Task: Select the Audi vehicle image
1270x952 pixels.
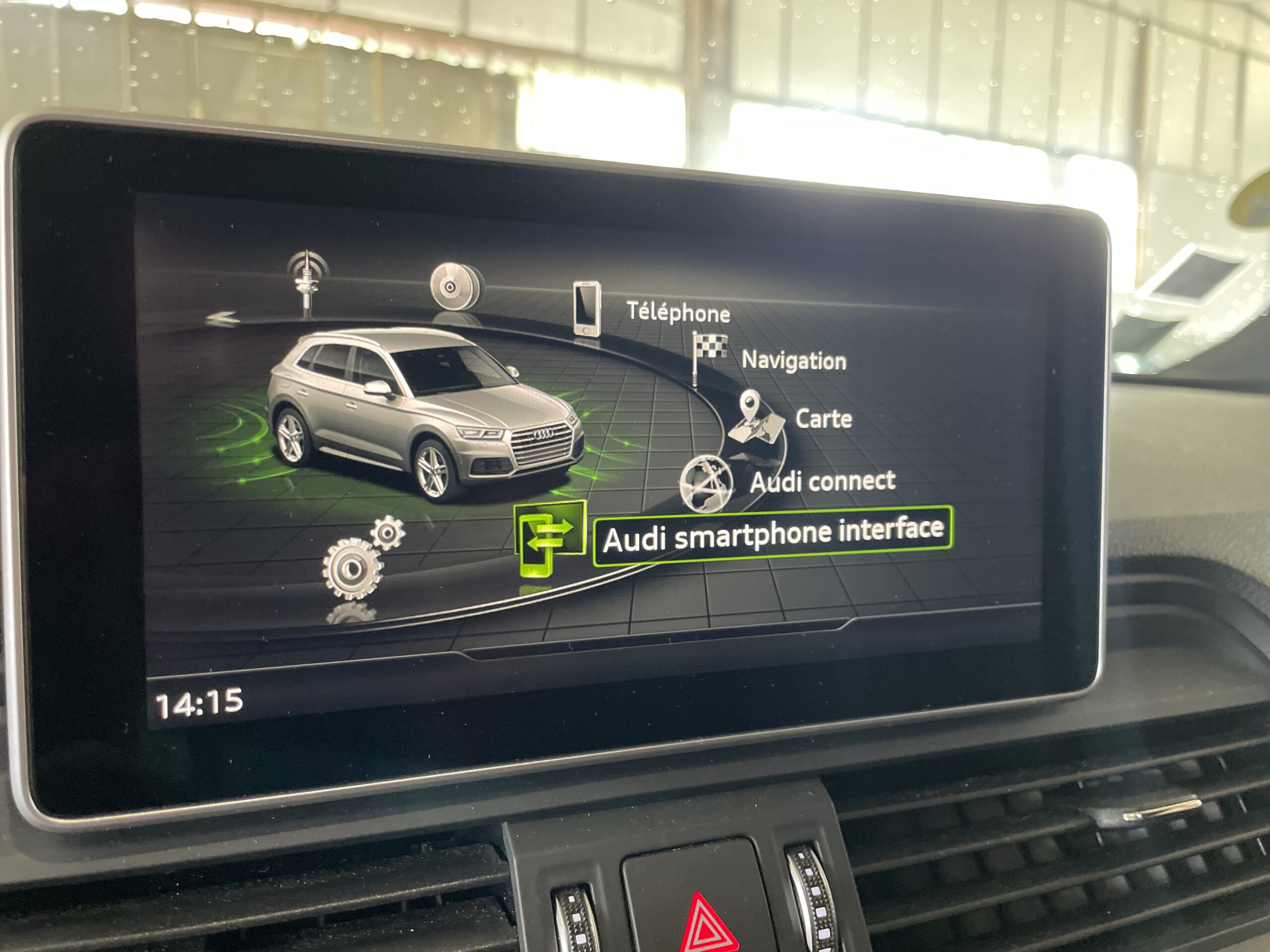Action: click(x=425, y=413)
